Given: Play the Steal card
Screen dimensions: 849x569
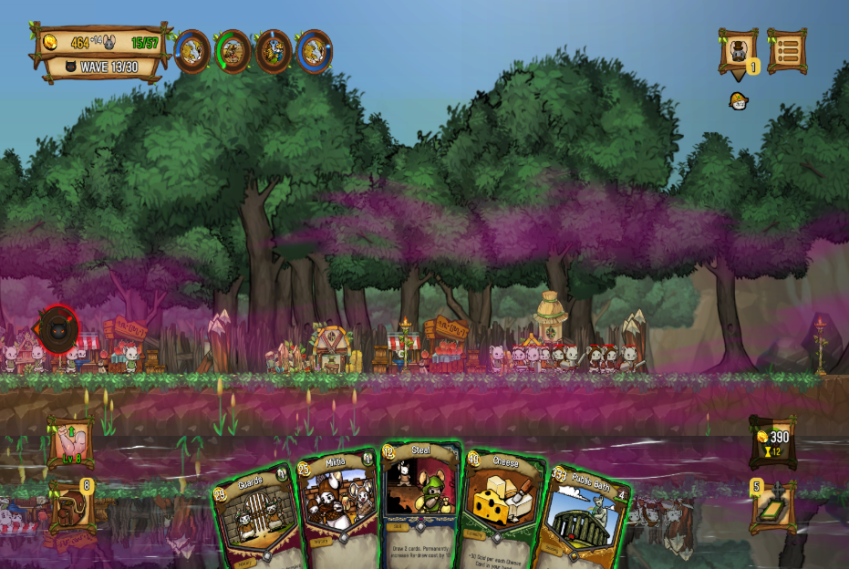Looking at the screenshot, I should (x=419, y=500).
